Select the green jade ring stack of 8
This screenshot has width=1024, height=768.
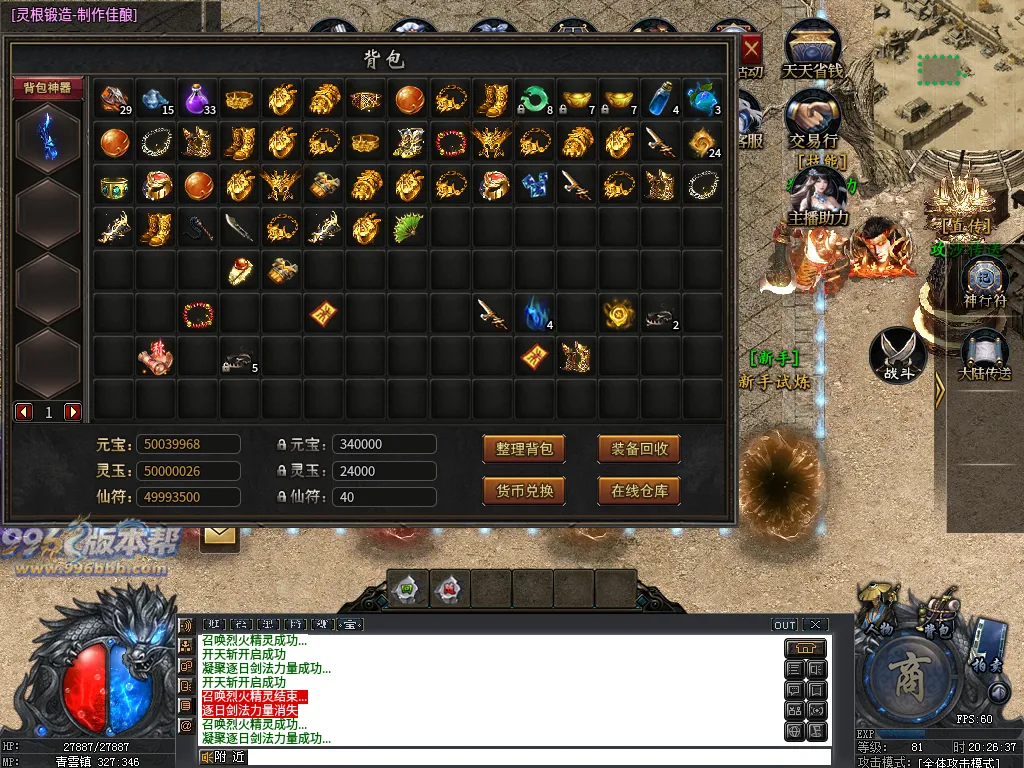coord(534,100)
